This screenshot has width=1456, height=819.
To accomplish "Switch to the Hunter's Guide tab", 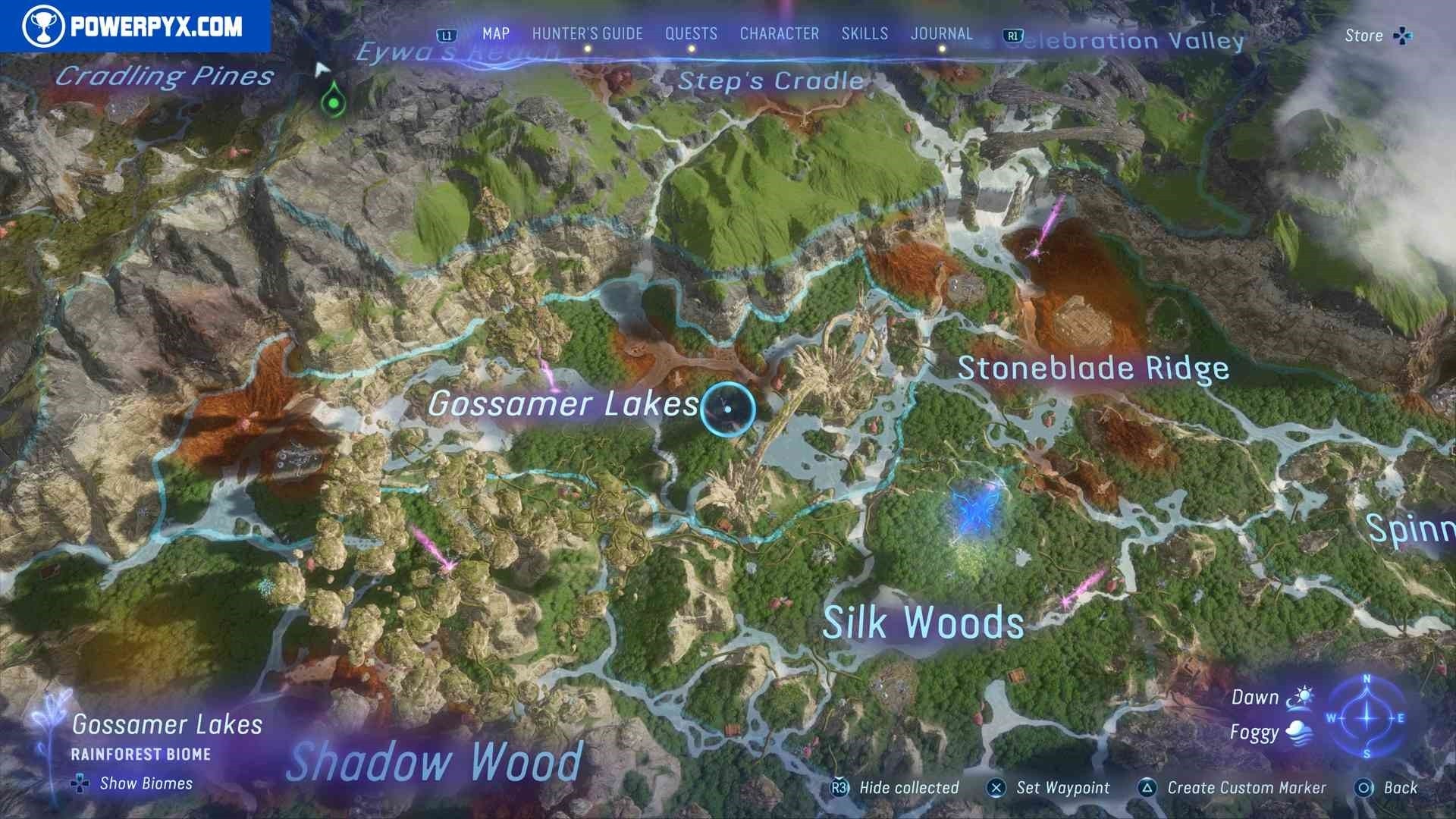I will 587,34.
